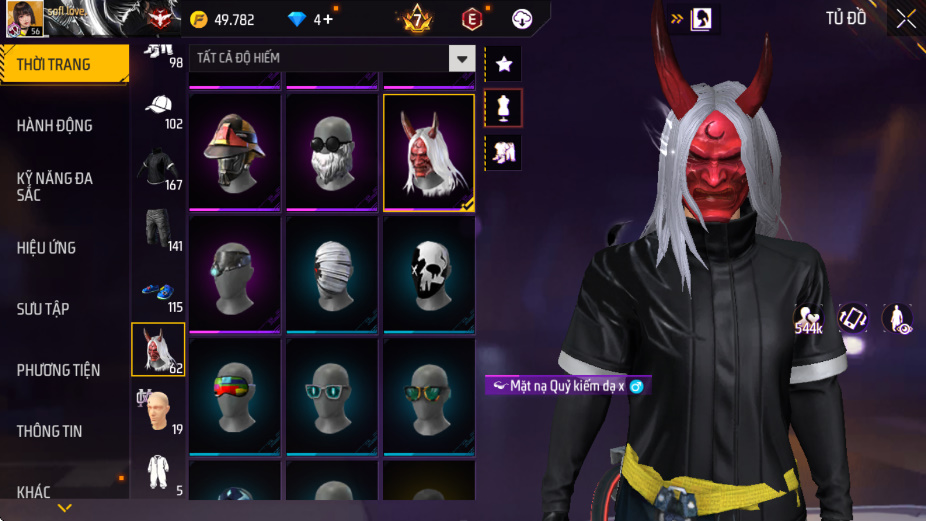Toggle the character view eye icon
This screenshot has height=521, width=926.
click(897, 319)
